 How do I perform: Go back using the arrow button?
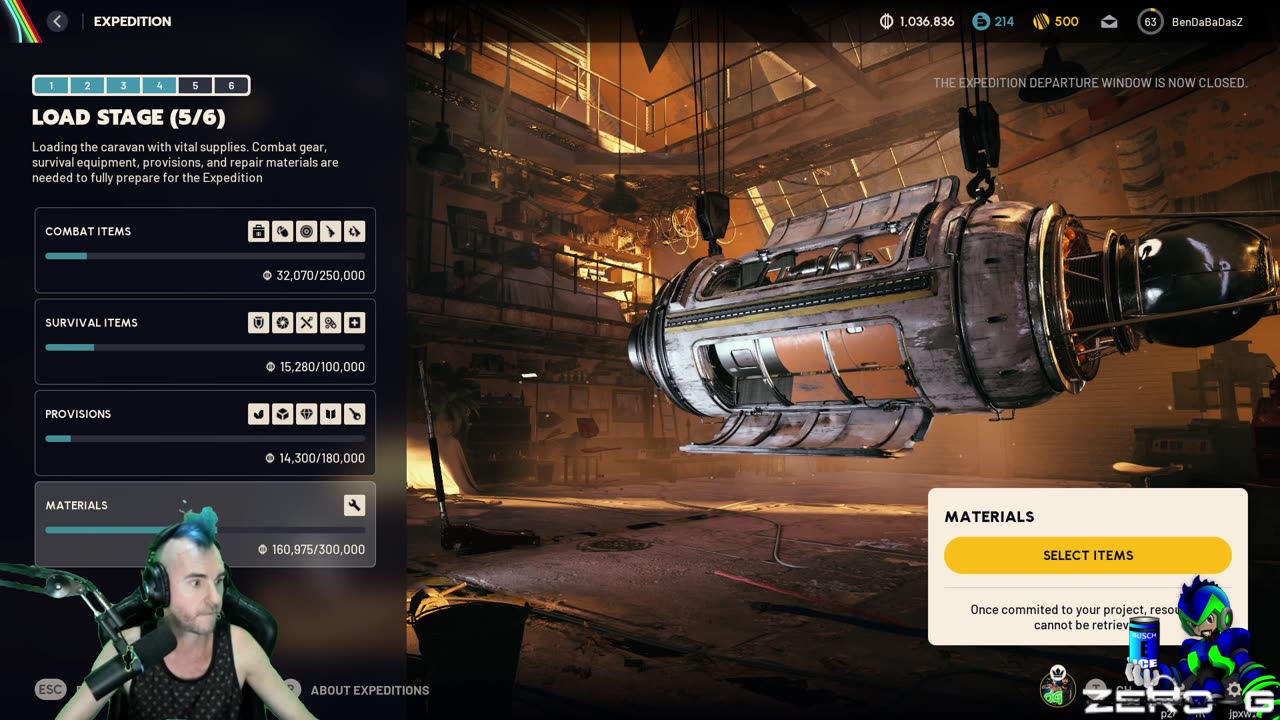point(57,21)
